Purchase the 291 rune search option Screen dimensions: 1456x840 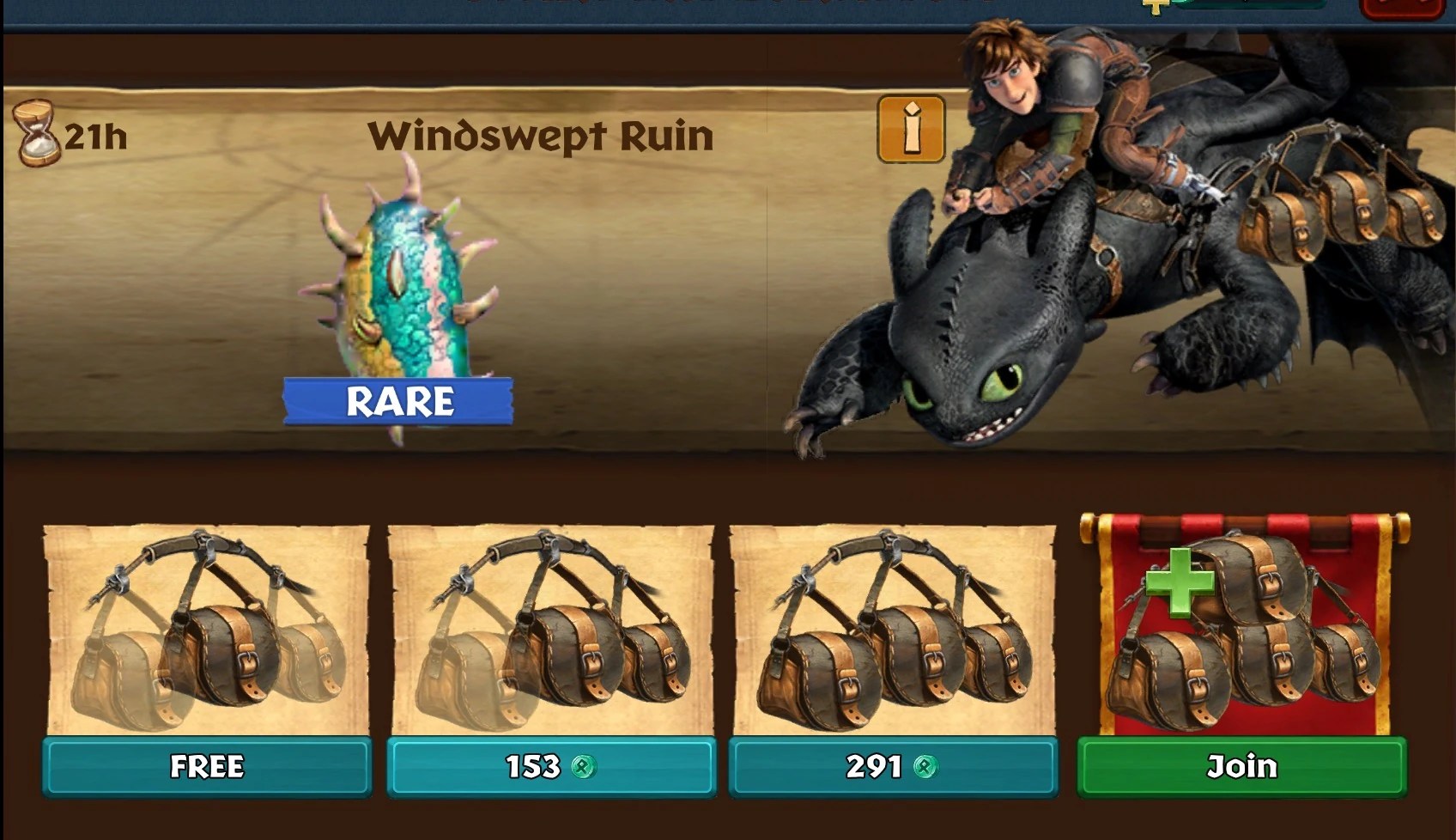click(x=893, y=767)
